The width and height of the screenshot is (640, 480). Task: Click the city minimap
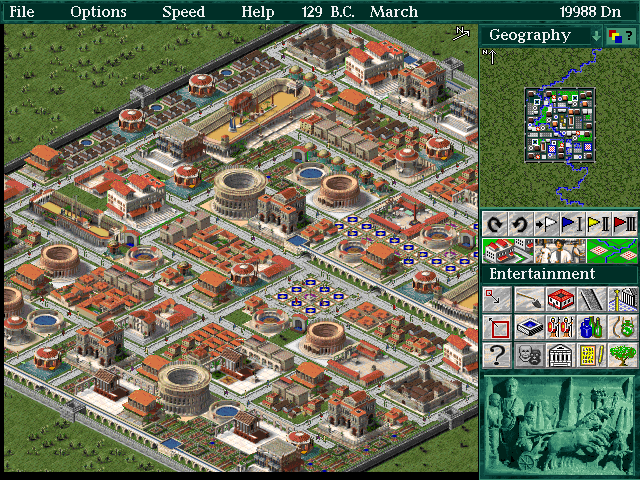click(x=559, y=125)
